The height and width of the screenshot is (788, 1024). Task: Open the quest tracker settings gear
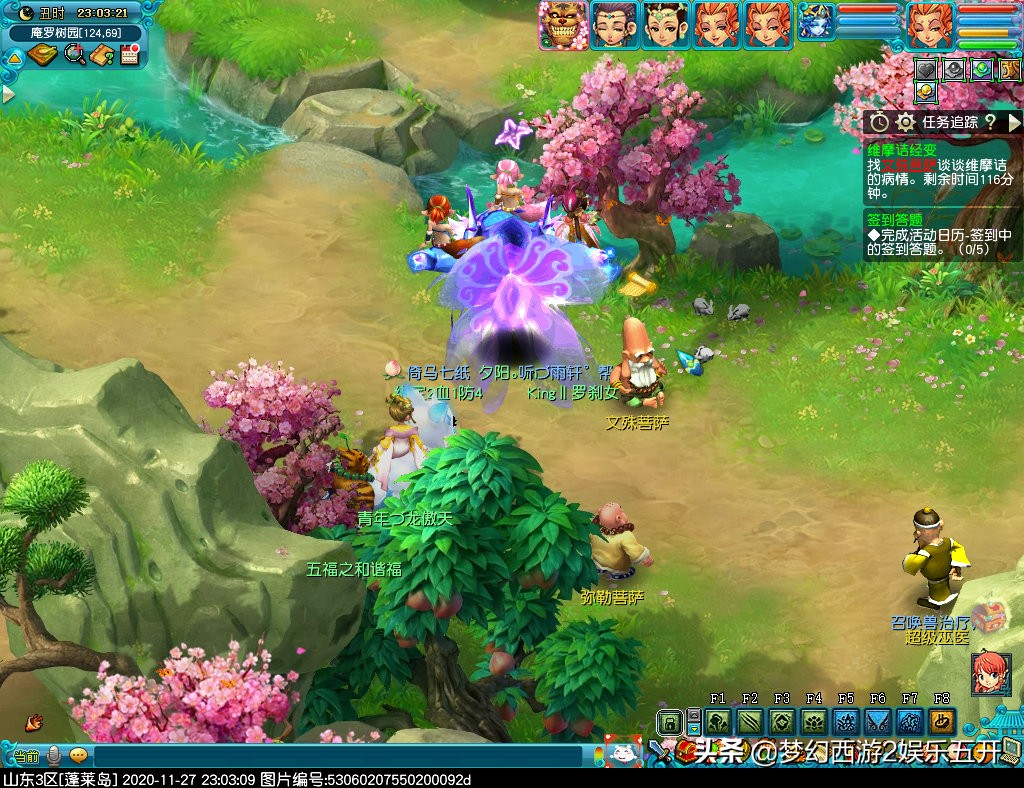pos(906,122)
